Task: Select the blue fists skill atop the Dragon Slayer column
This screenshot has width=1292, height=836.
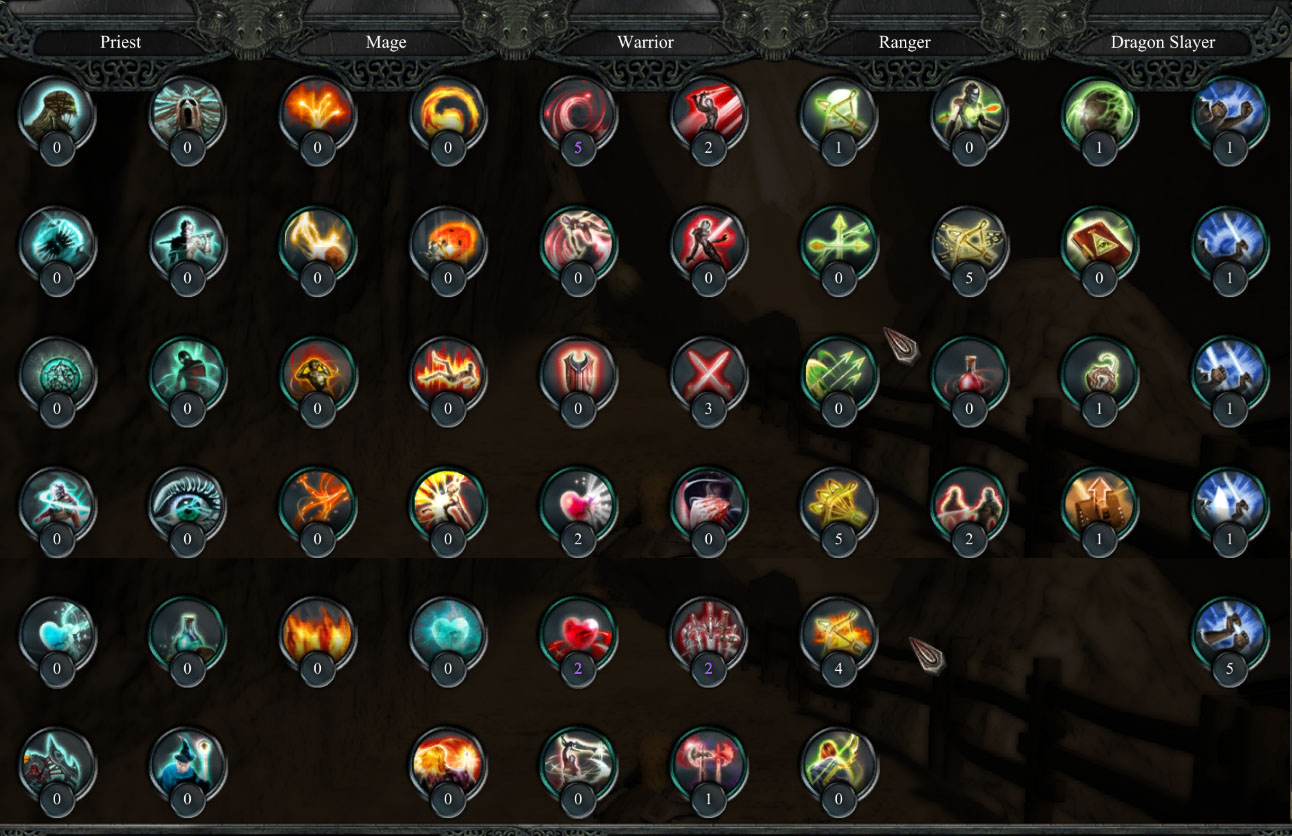Action: point(1228,118)
